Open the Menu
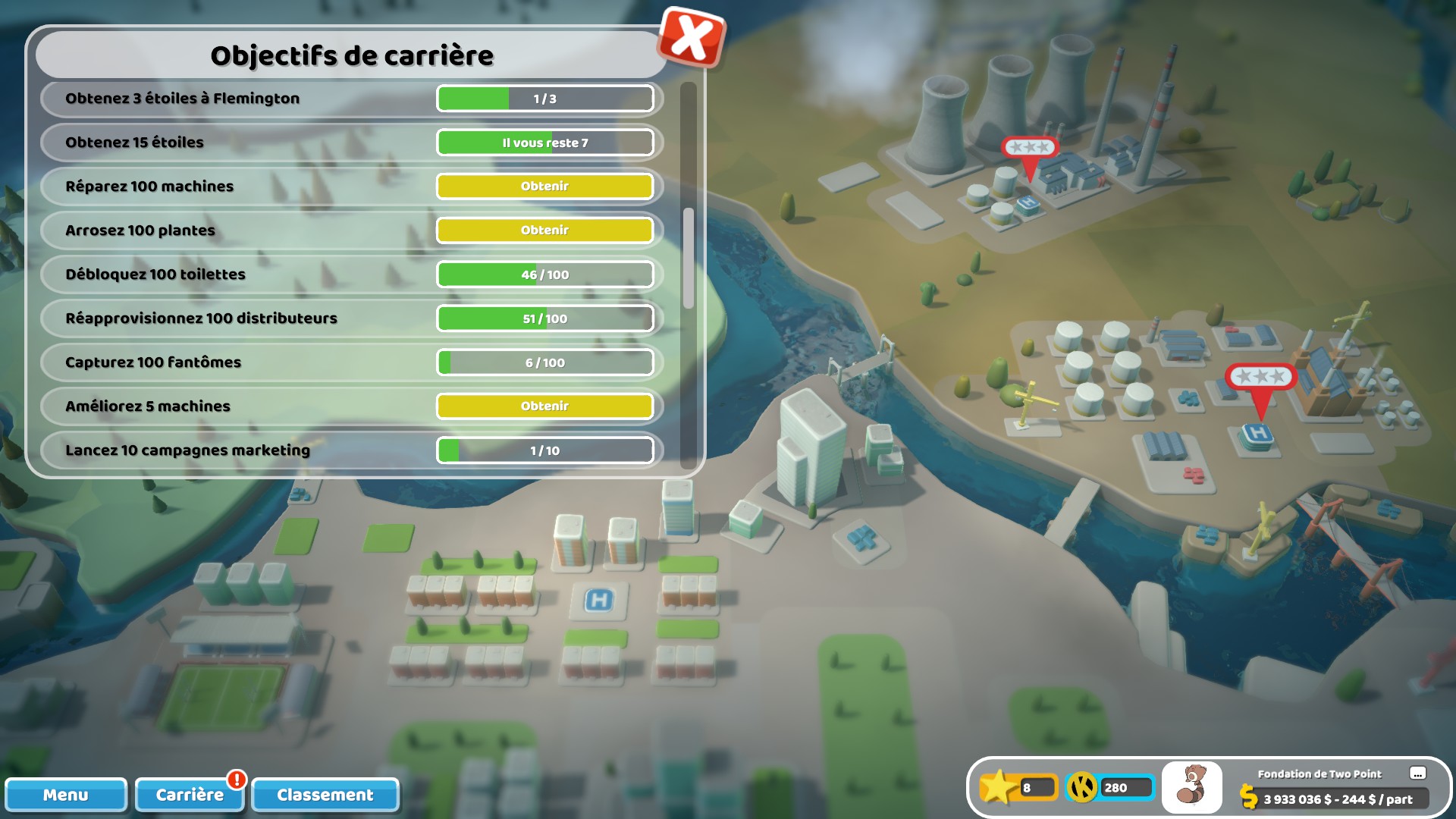 pyautogui.click(x=67, y=795)
